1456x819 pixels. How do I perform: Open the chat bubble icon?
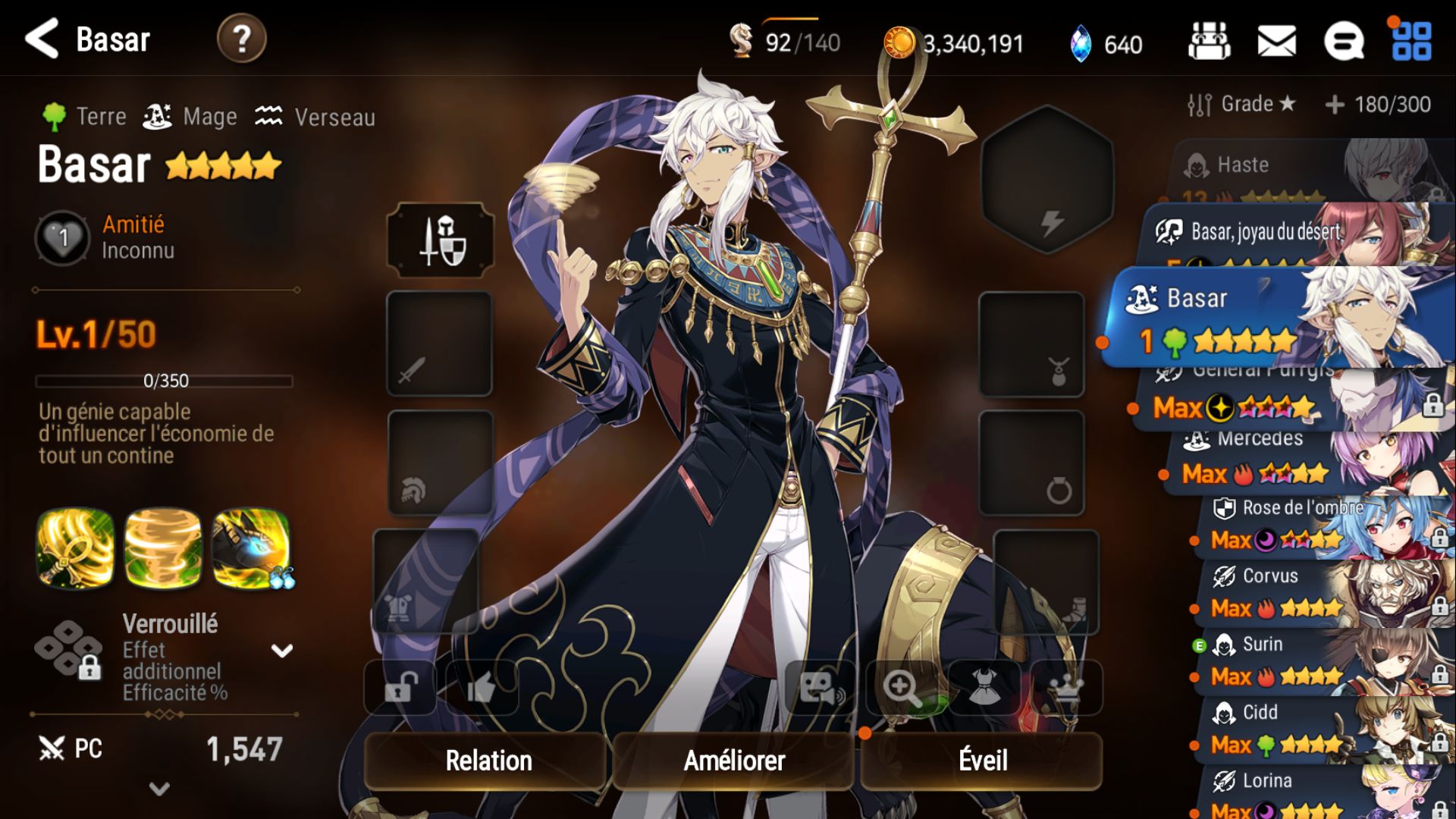click(1343, 41)
